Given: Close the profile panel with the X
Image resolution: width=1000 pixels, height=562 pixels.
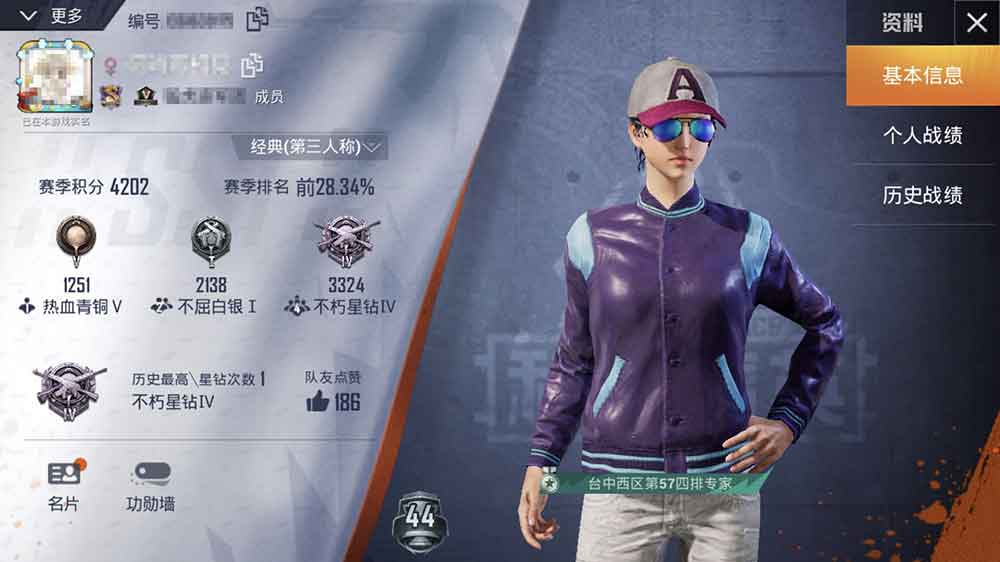Looking at the screenshot, I should tap(976, 23).
